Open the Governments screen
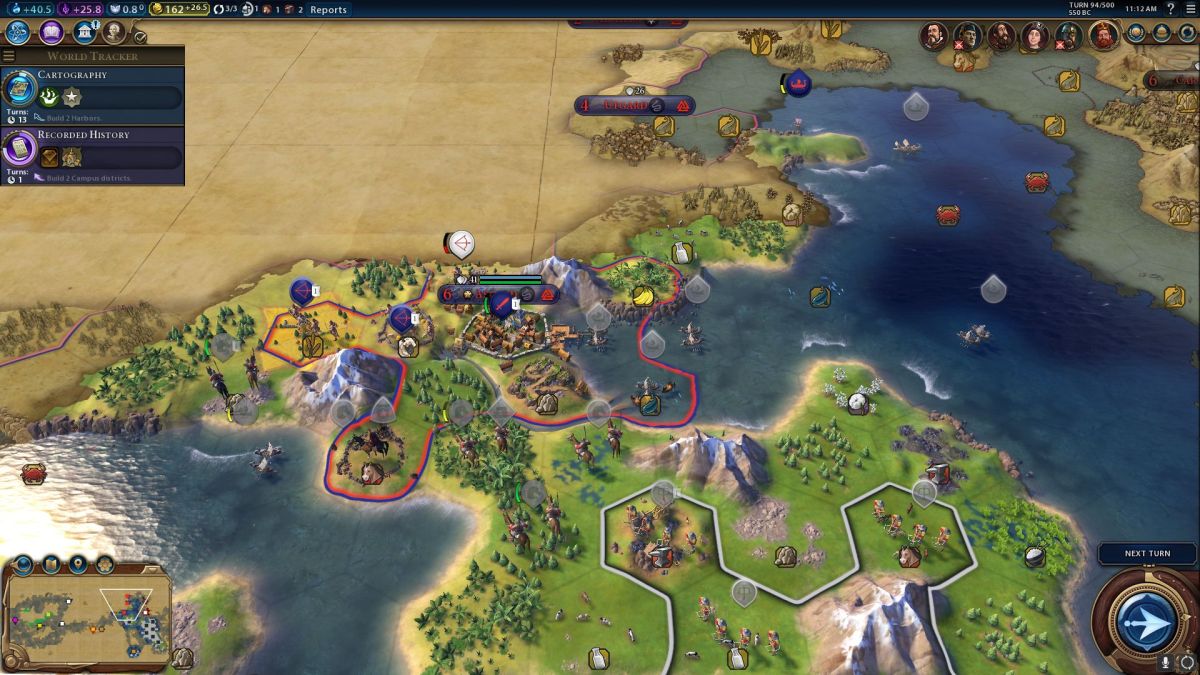Screen dimensions: 1200x675 coord(85,33)
